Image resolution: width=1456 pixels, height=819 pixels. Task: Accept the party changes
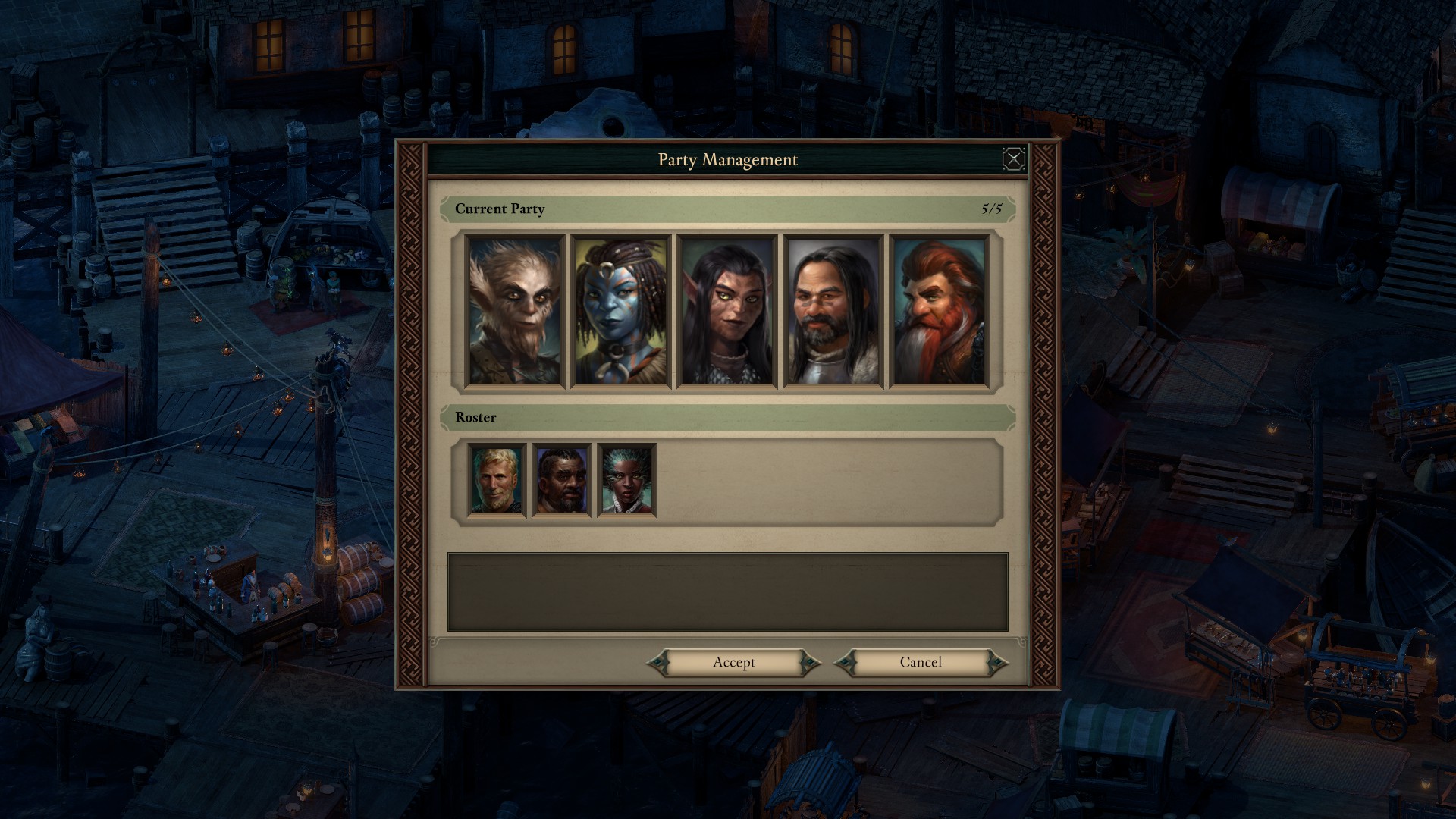pyautogui.click(x=733, y=663)
